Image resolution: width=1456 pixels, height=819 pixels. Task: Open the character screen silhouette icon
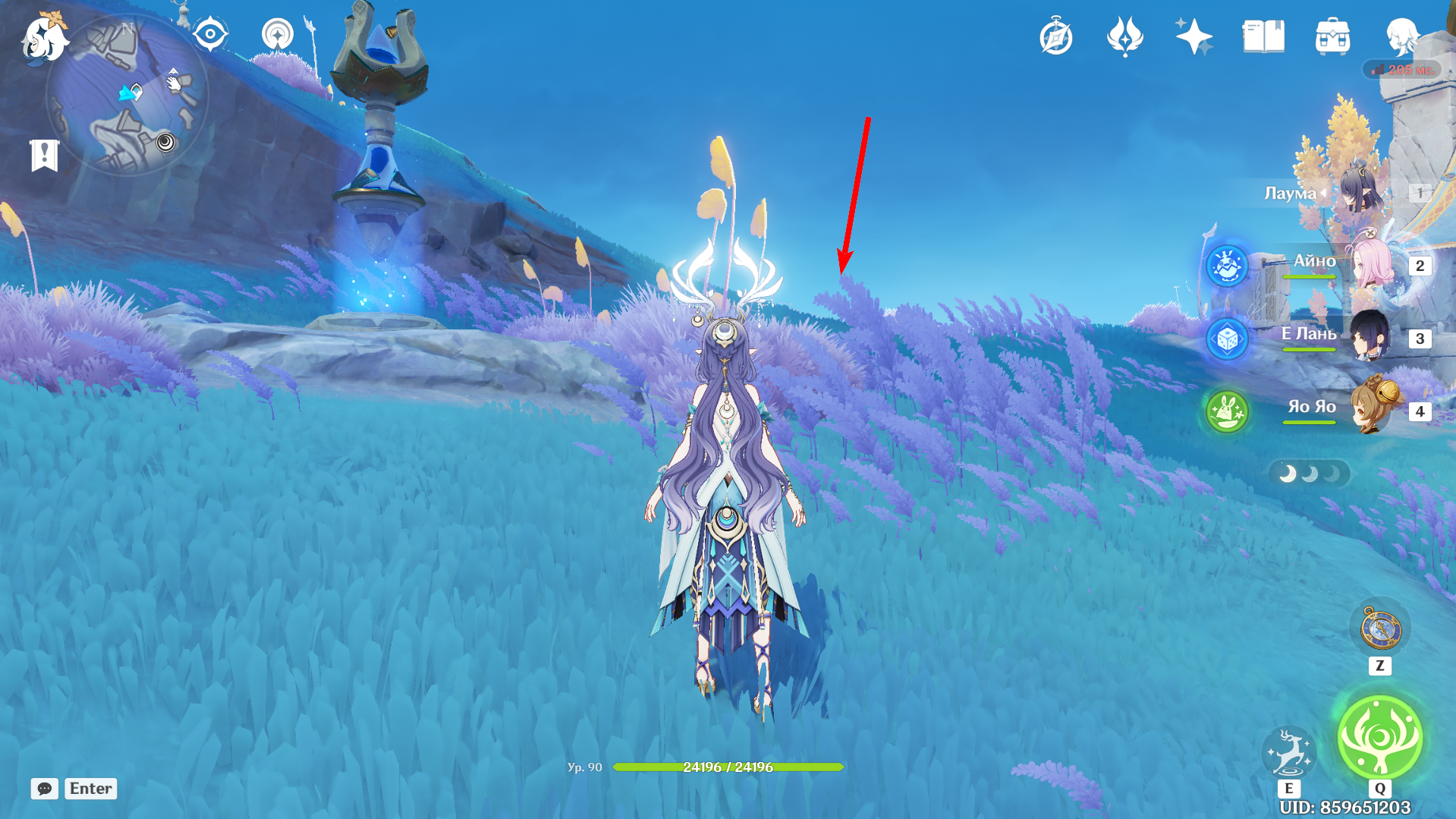pos(1404,36)
